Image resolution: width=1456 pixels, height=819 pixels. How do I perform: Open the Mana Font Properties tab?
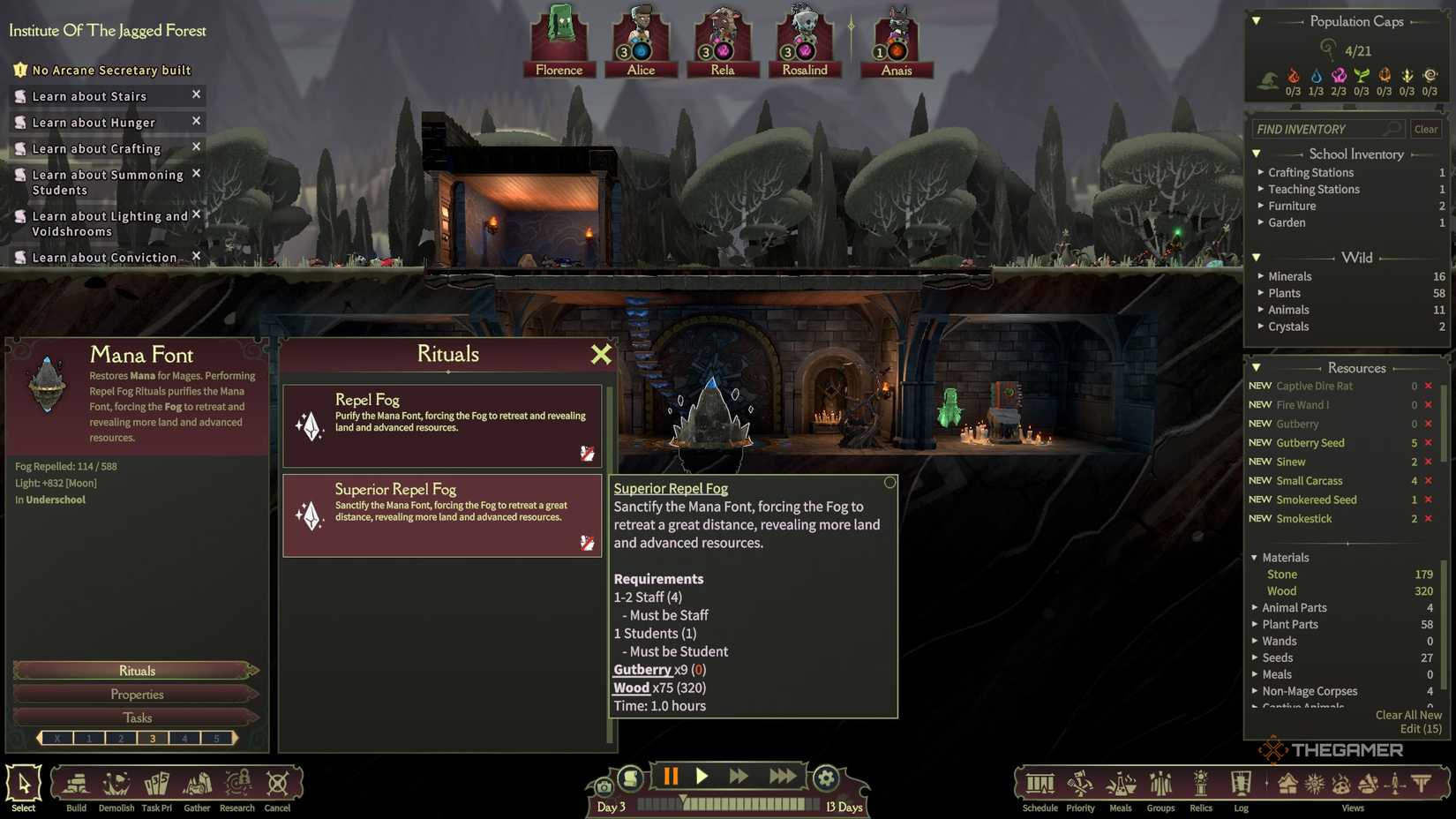point(137,695)
